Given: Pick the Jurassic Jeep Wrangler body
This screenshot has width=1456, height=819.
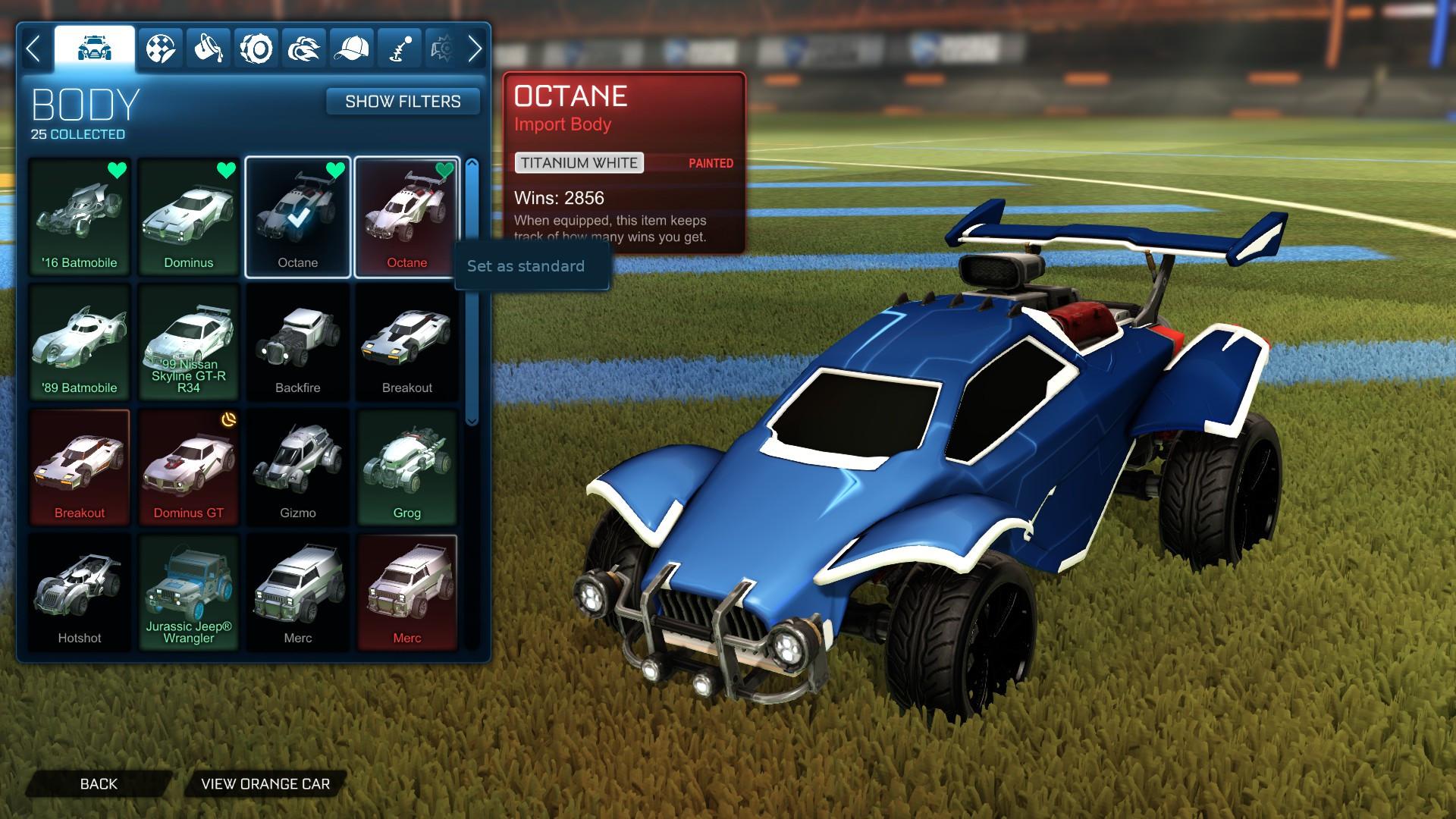Looking at the screenshot, I should pyautogui.click(x=189, y=592).
